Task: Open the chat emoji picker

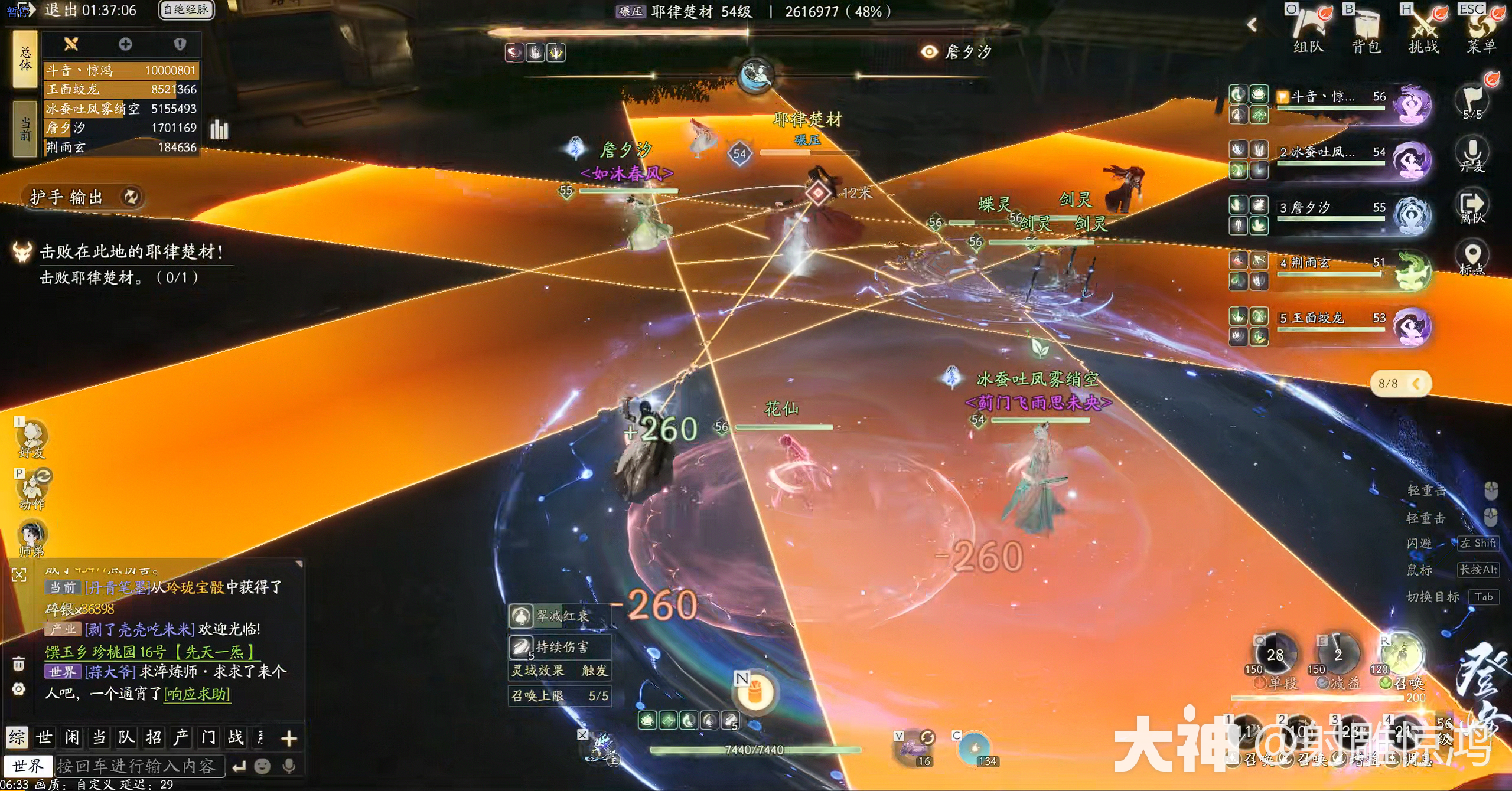Action: point(262,766)
